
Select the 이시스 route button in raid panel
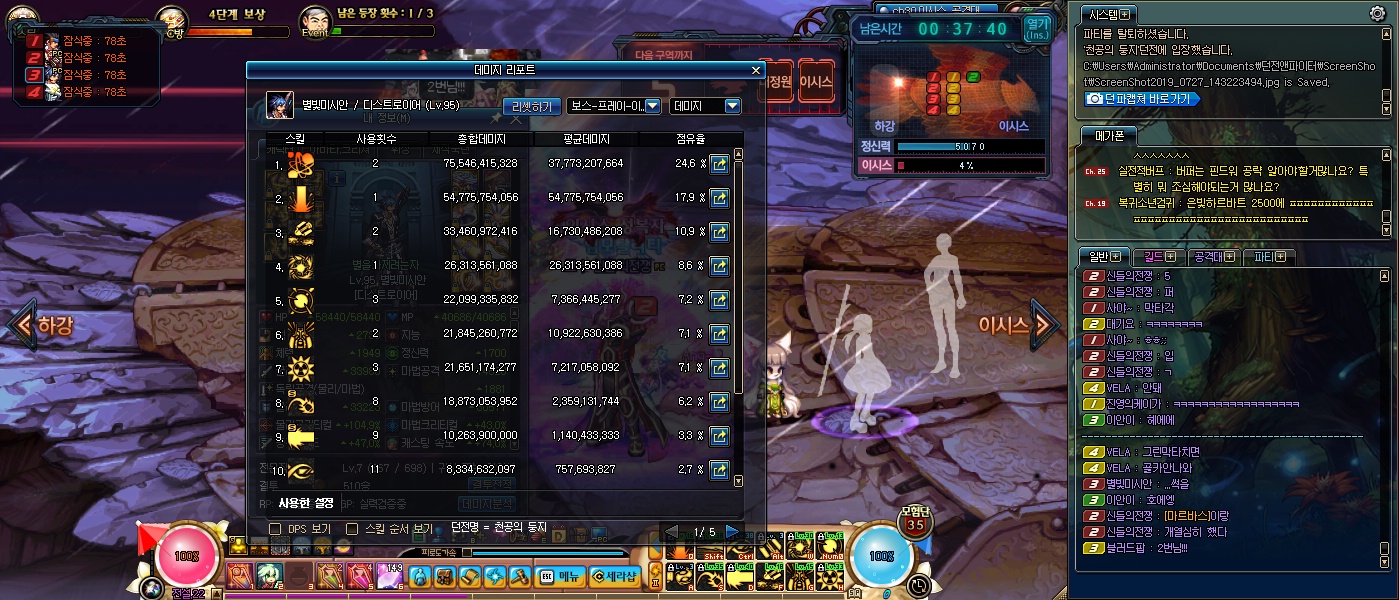(816, 81)
